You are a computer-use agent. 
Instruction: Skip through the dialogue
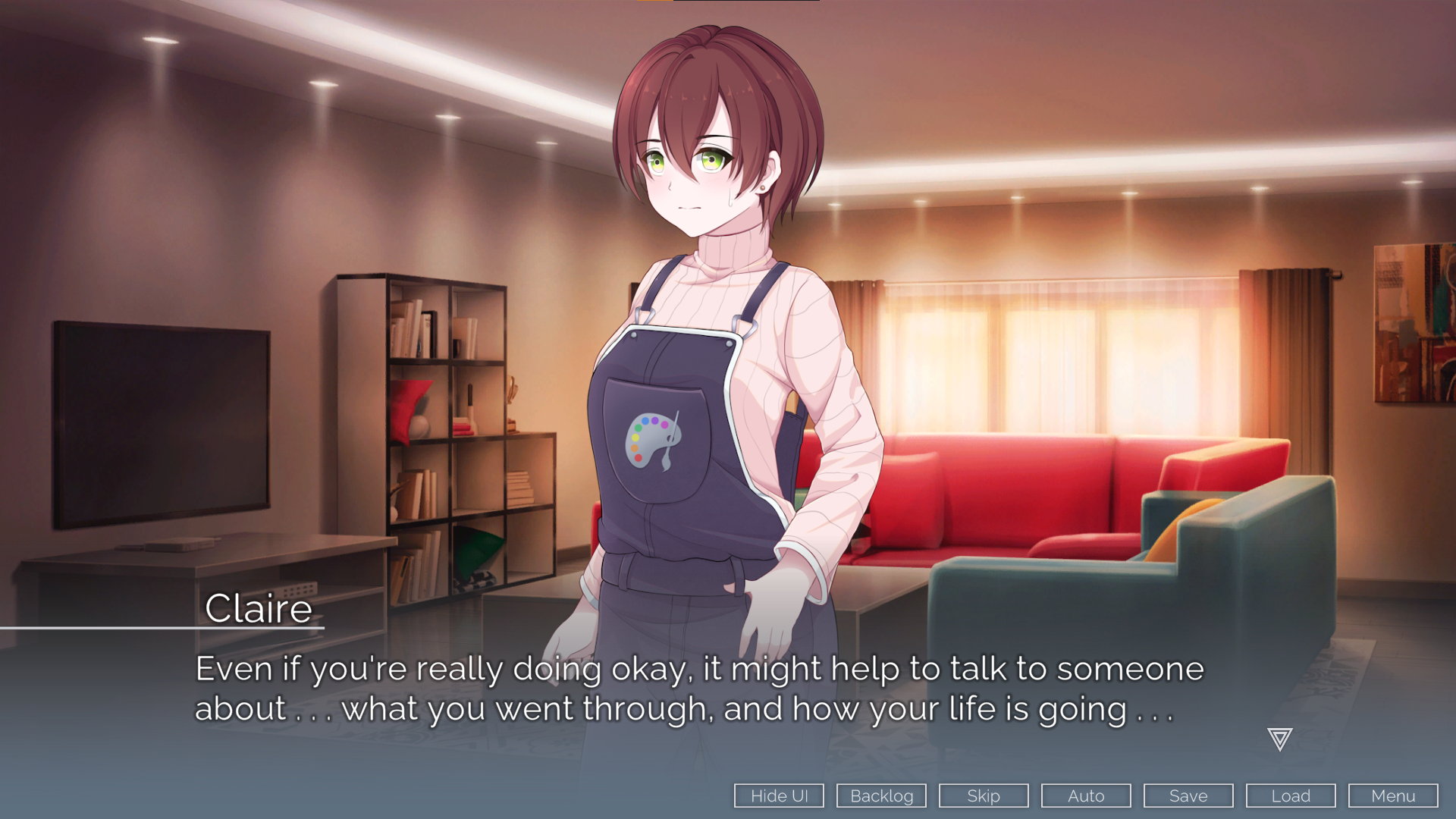984,795
